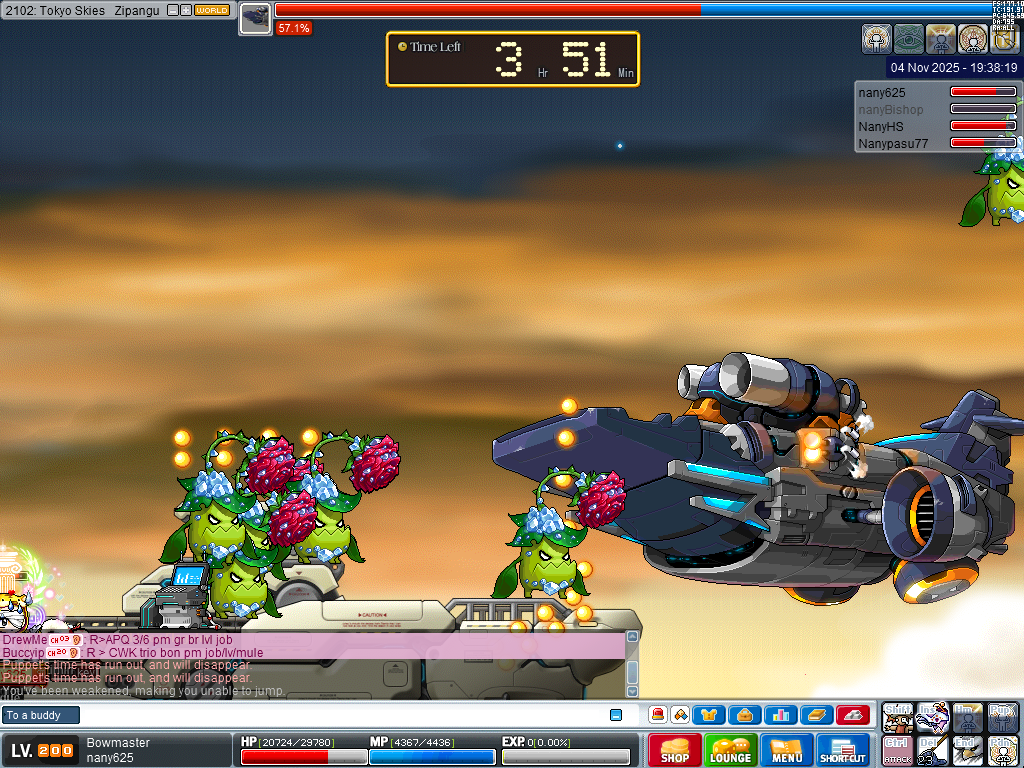Expand the minimap with the plus button
Screen dimensions: 1024x768
[x=185, y=10]
